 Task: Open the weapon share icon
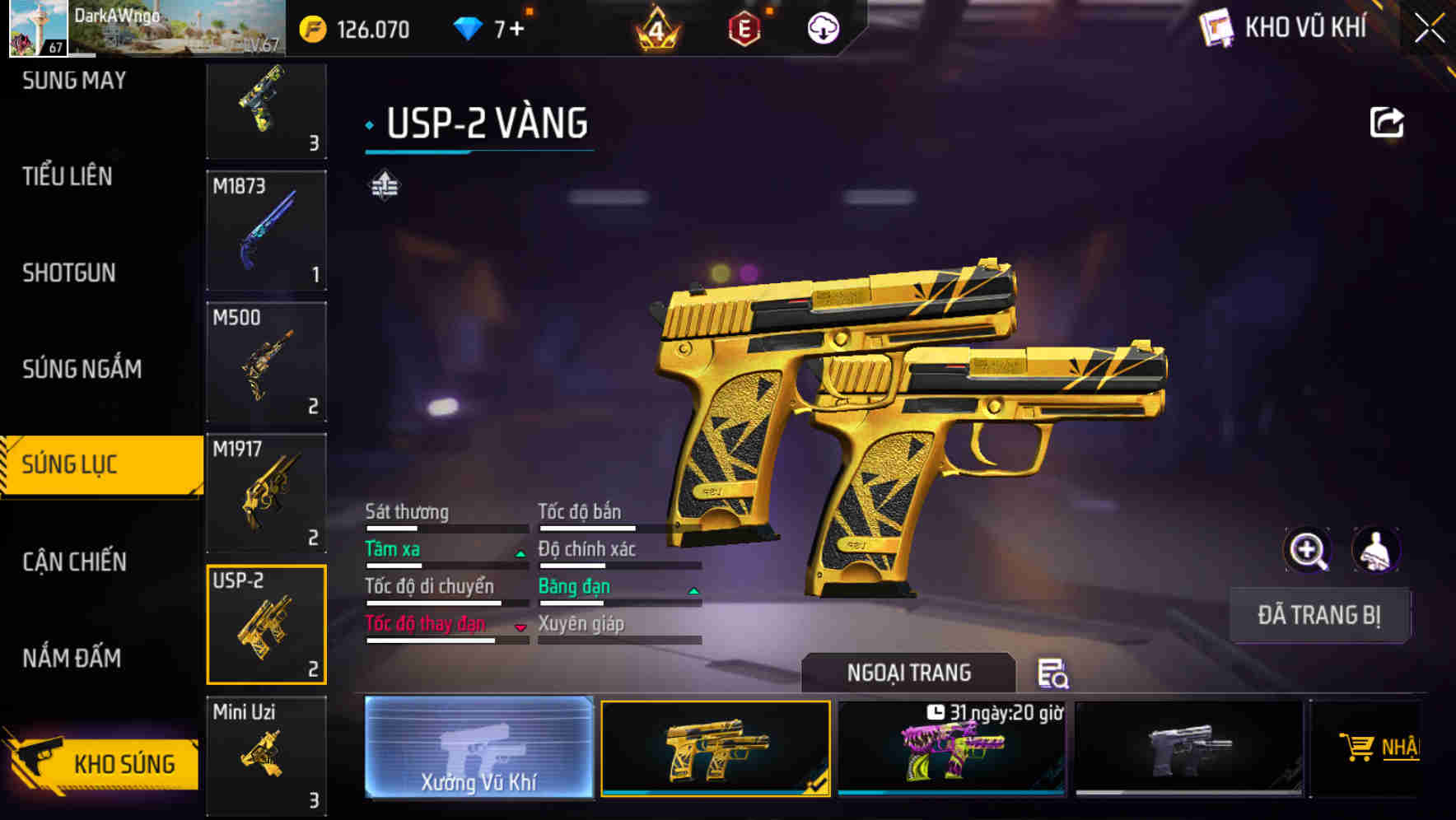pos(1388,120)
